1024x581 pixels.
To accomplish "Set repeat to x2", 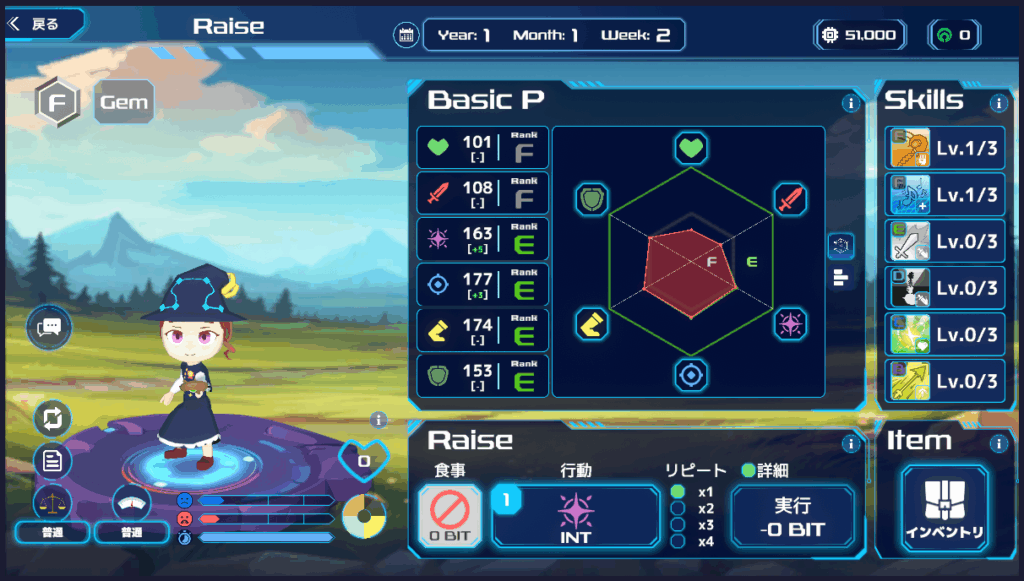I will (x=678, y=508).
